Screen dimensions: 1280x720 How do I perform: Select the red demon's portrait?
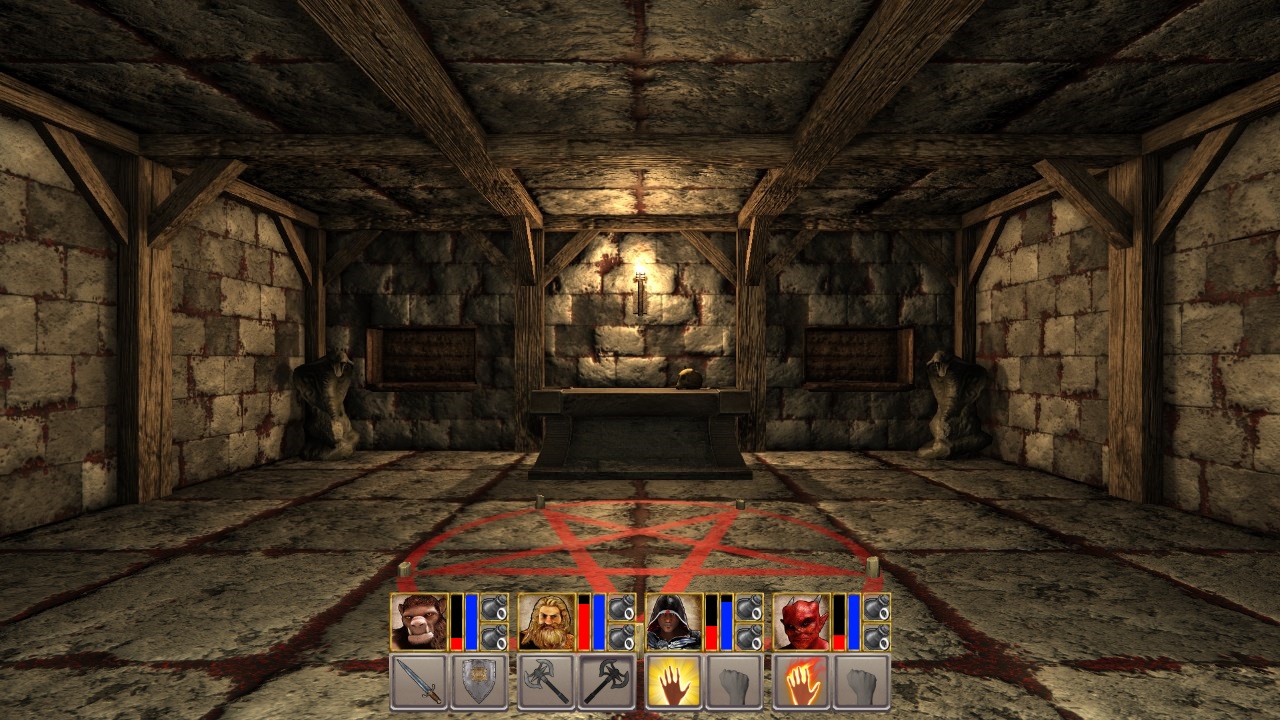[801, 620]
